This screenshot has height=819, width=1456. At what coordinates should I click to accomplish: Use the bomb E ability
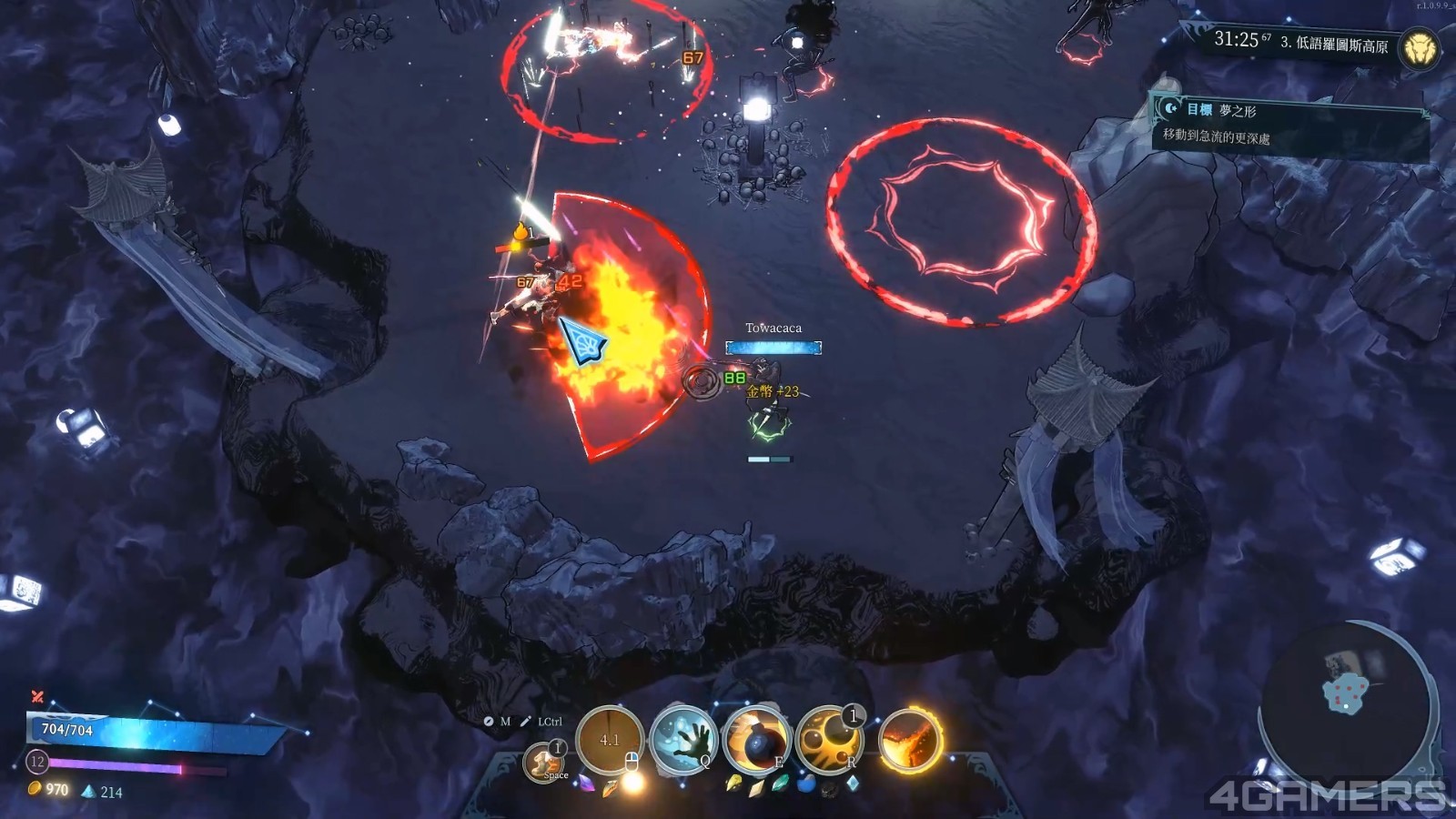(756, 741)
